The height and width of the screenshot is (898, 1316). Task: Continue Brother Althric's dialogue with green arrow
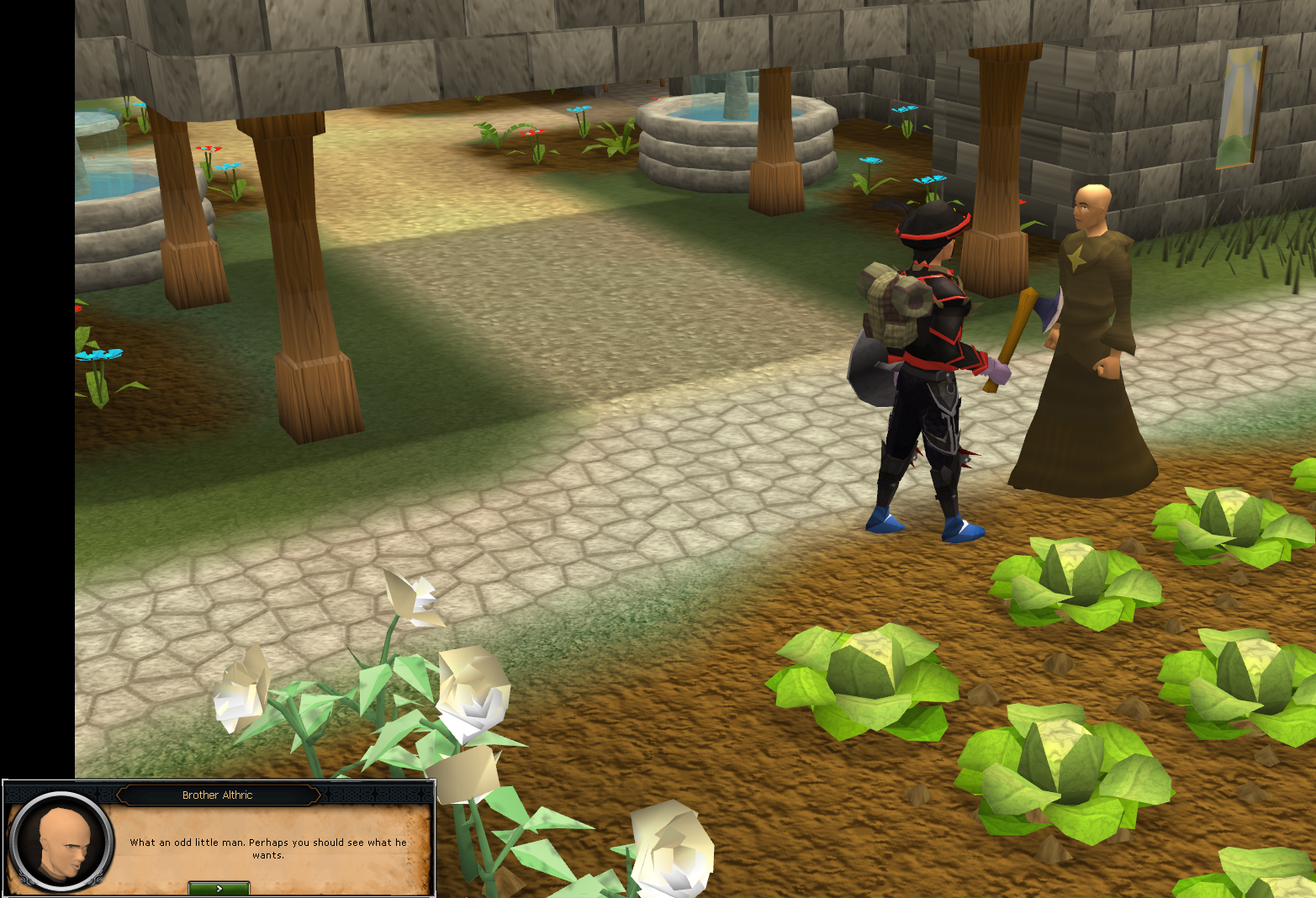click(219, 888)
